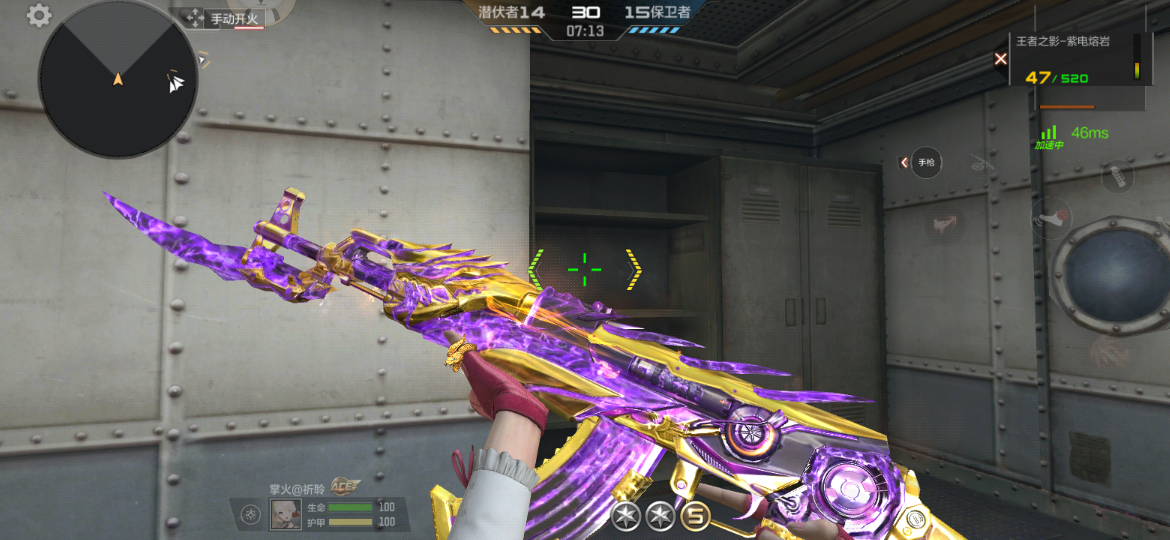The width and height of the screenshot is (1170, 540).
Task: Tap the round emblem left of avatar
Action: tap(251, 515)
